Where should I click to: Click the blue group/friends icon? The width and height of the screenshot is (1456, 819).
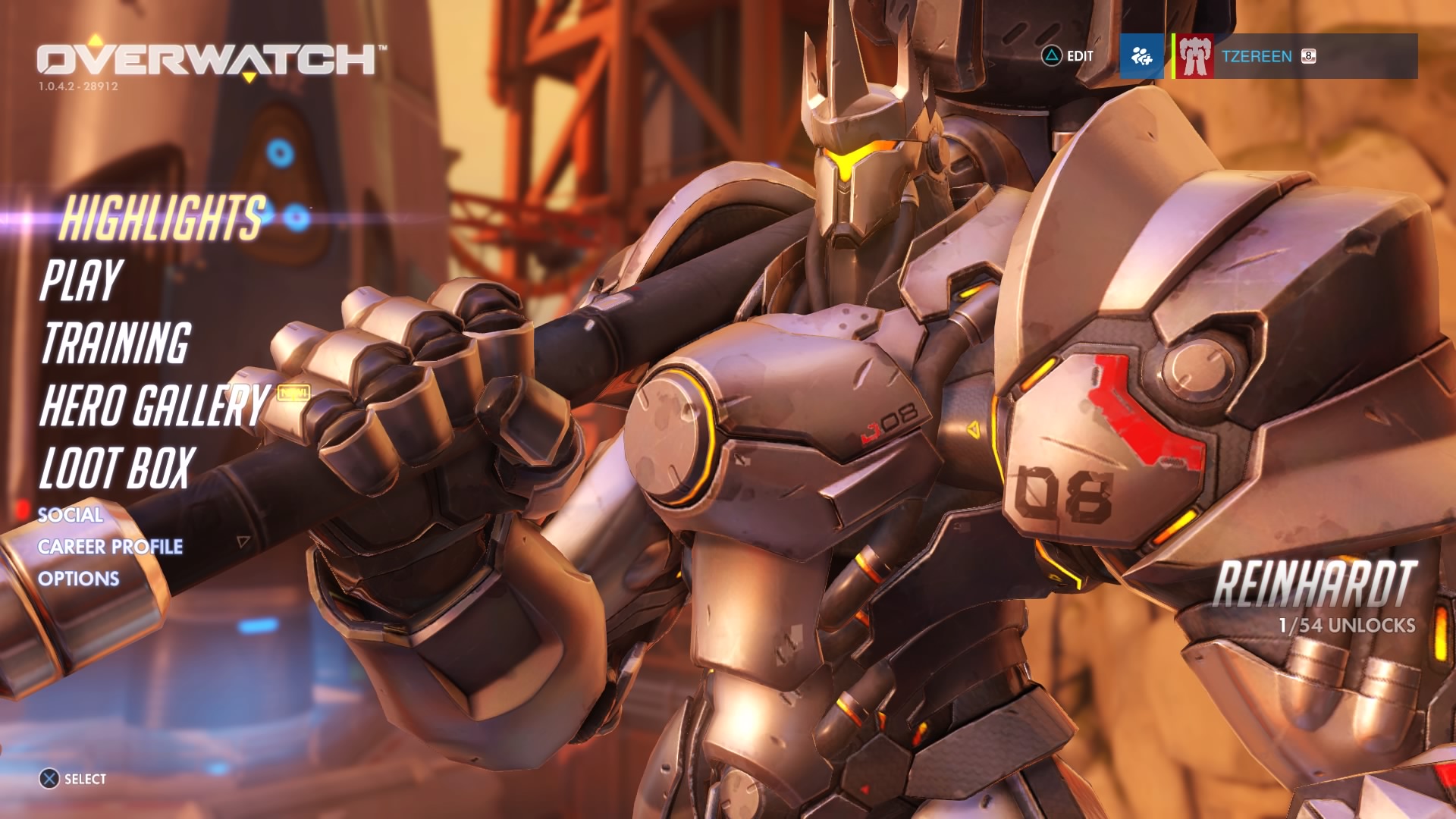pos(1141,56)
